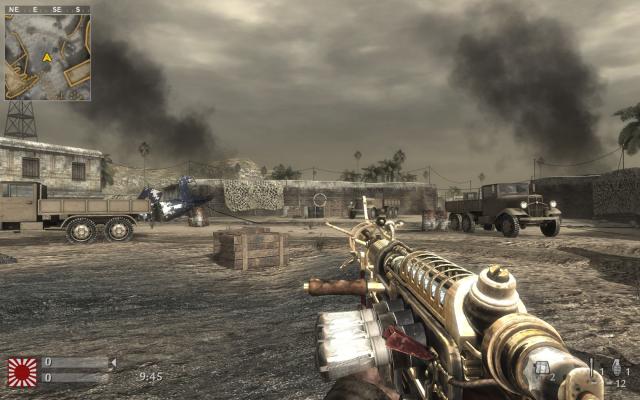Select the yellow player arrow on the minimap
The height and width of the screenshot is (400, 640).
coord(46,57)
